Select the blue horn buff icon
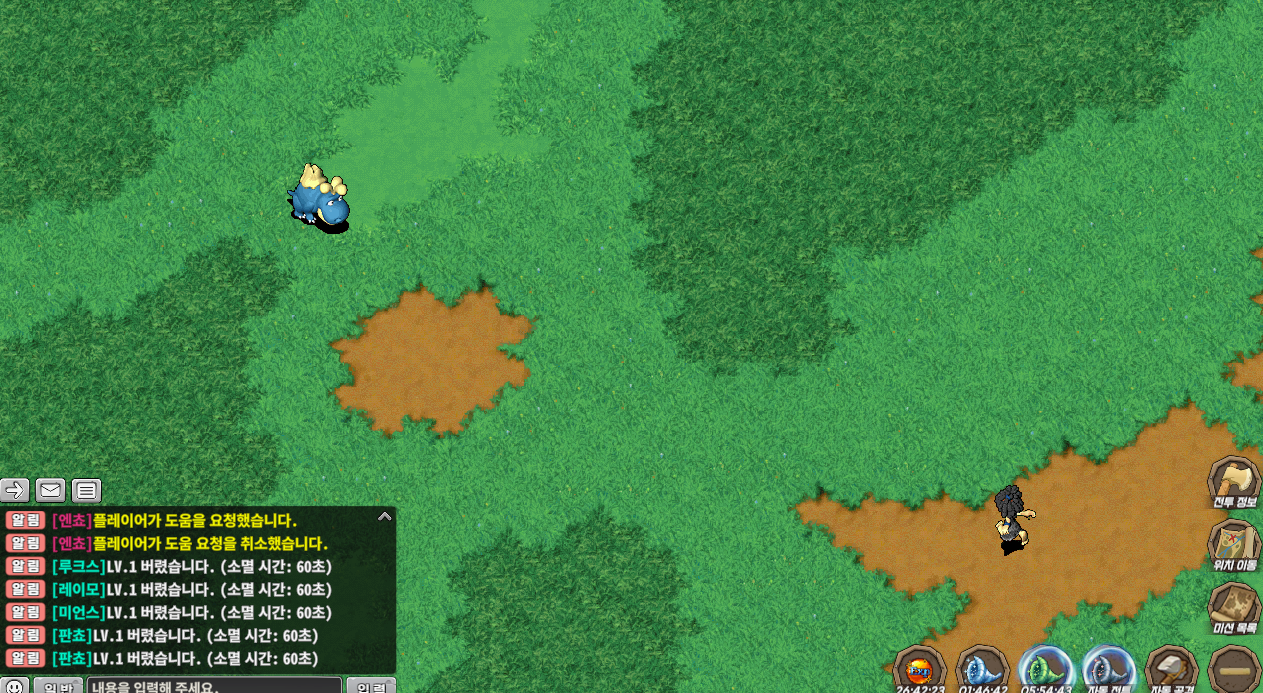This screenshot has width=1263, height=693. (x=982, y=669)
